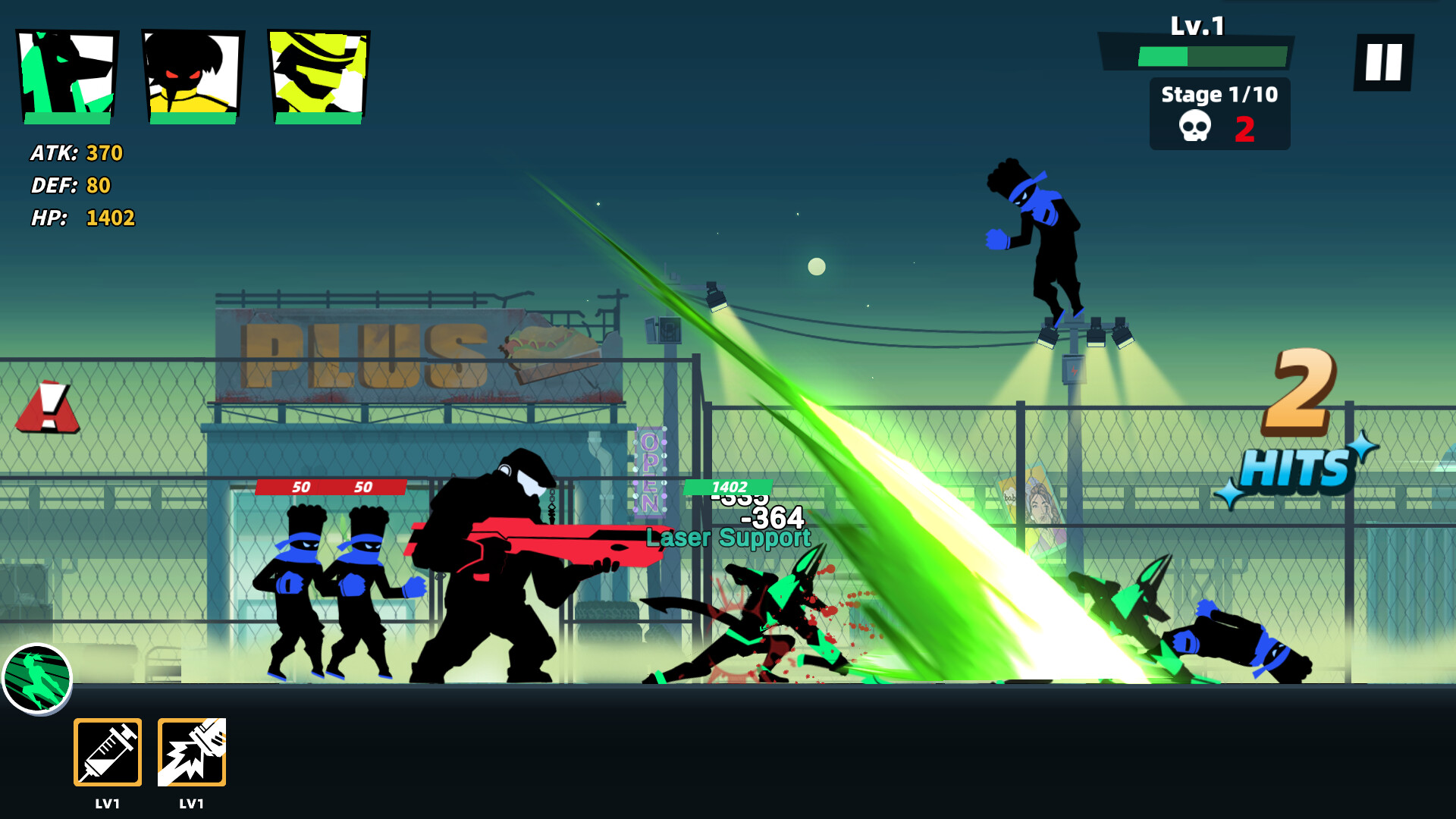Select the first green hero portrait
This screenshot has width=1456, height=819.
point(67,72)
